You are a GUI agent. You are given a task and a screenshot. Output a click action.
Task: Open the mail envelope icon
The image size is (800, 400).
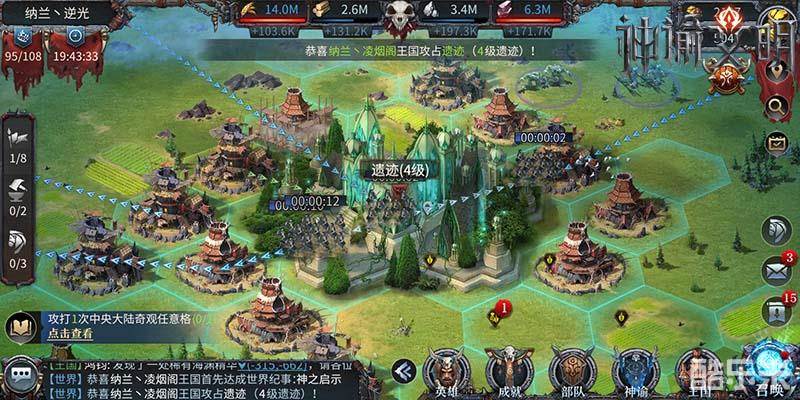[776, 270]
